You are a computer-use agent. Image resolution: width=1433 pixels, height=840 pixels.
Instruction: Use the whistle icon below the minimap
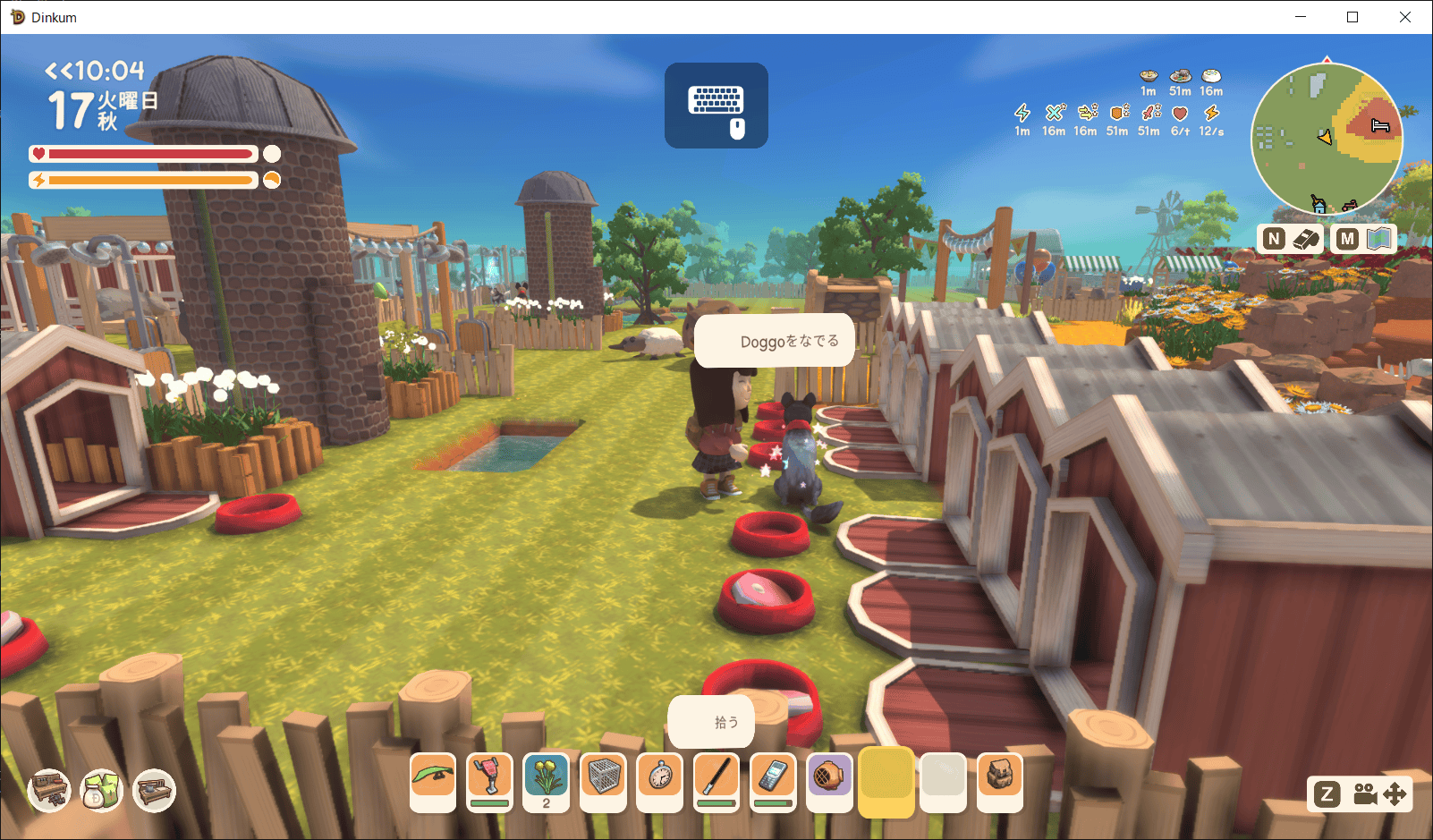(x=1306, y=238)
